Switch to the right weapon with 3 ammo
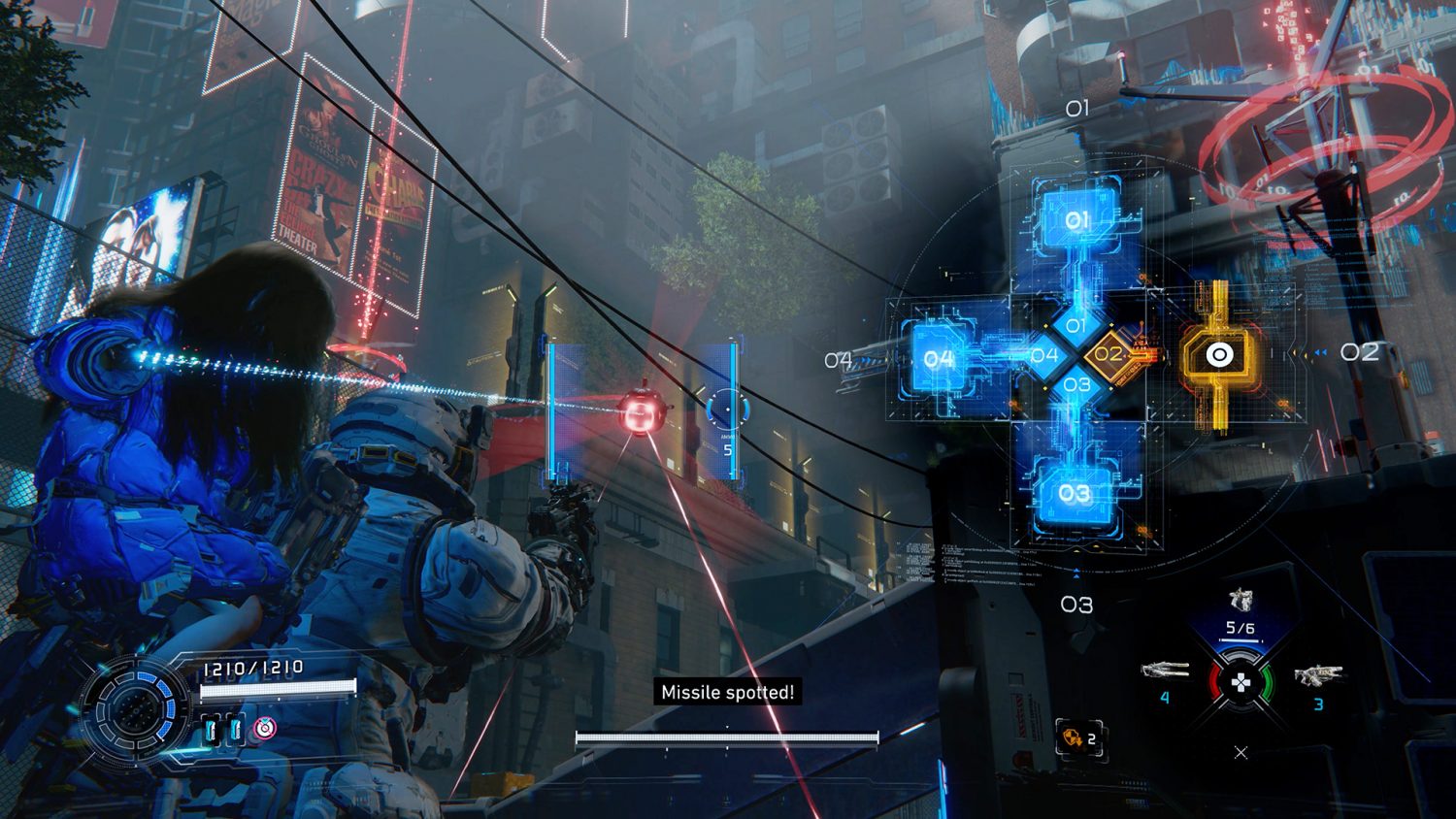This screenshot has height=819, width=1456. click(1317, 675)
